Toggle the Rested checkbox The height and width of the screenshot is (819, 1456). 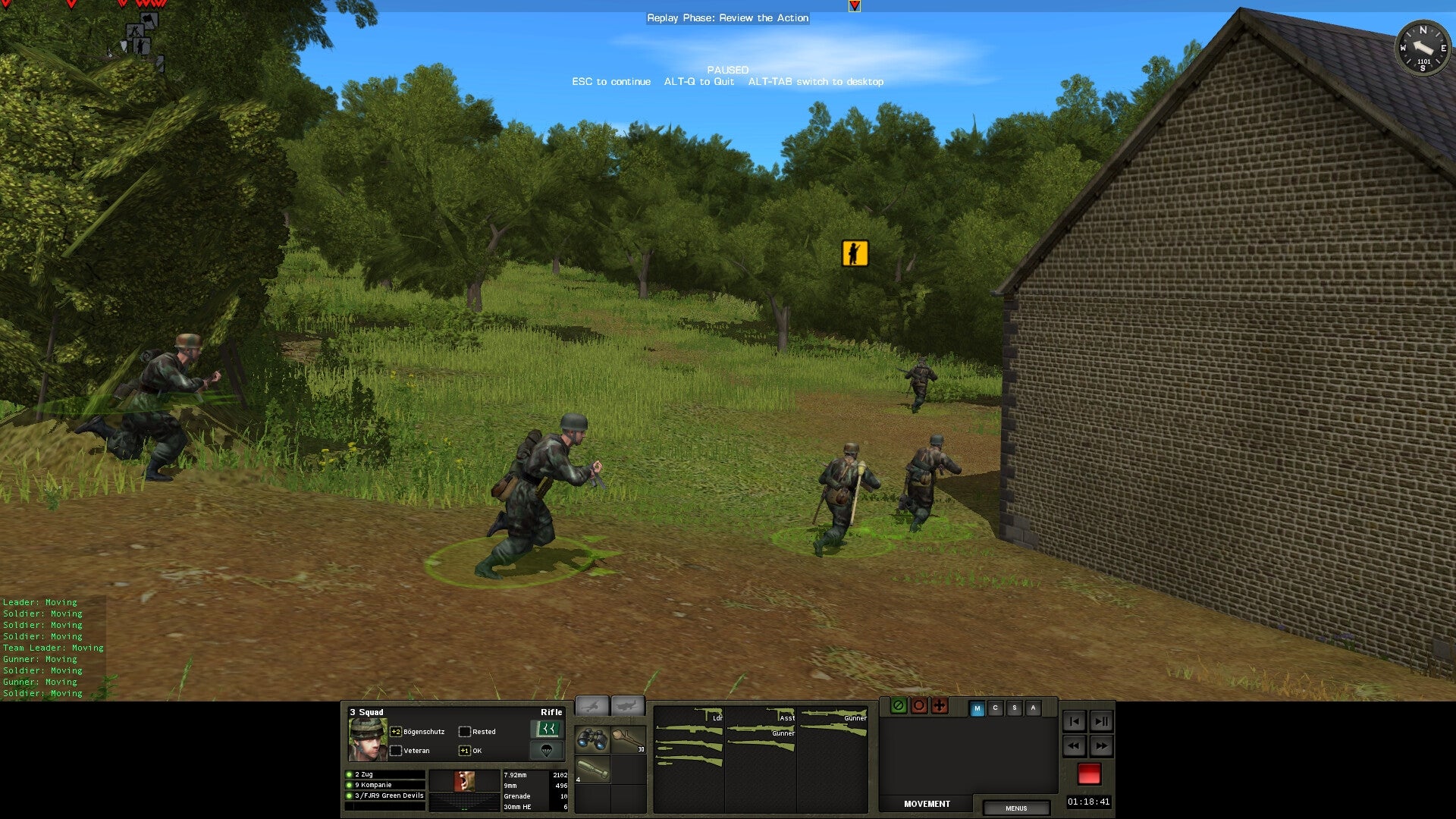click(465, 732)
